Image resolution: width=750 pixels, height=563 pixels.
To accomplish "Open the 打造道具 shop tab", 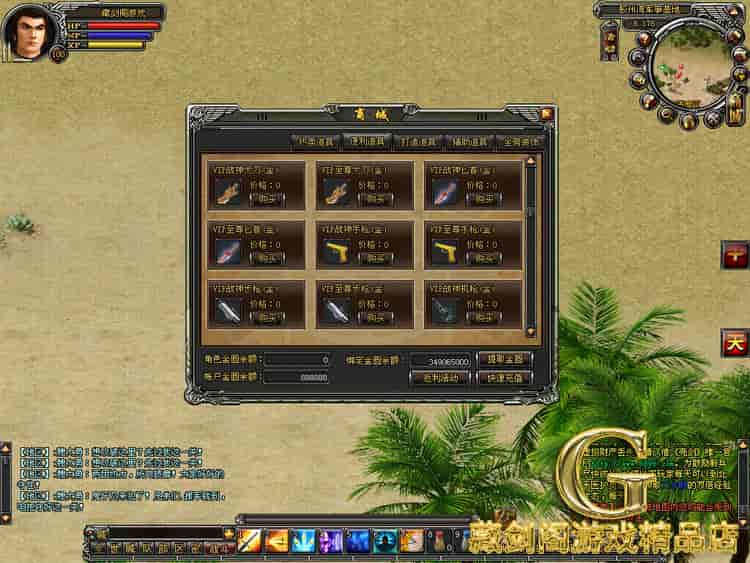I will 418,142.
